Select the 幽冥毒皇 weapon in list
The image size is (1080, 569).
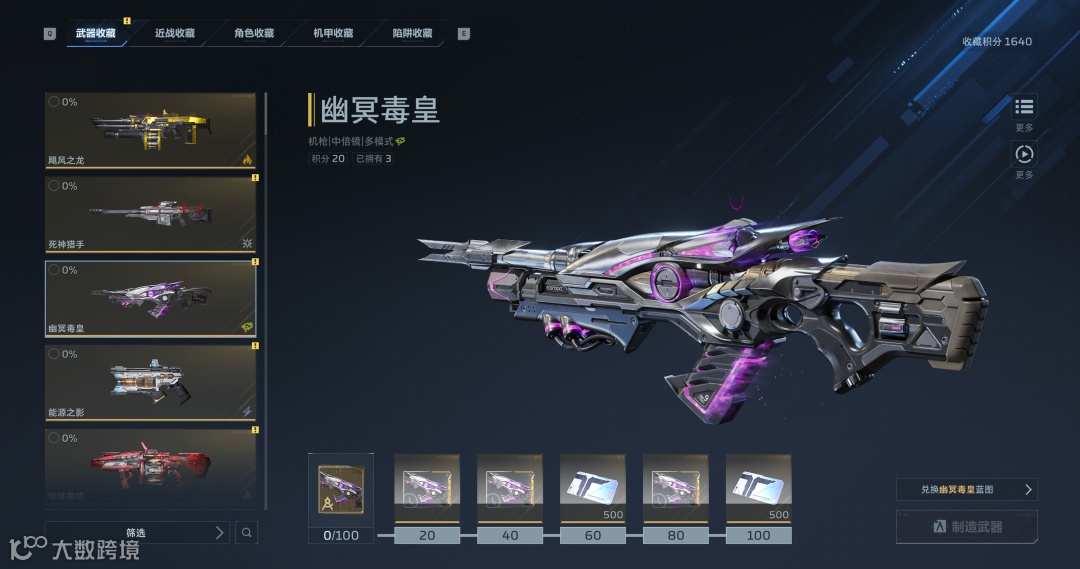click(x=150, y=299)
